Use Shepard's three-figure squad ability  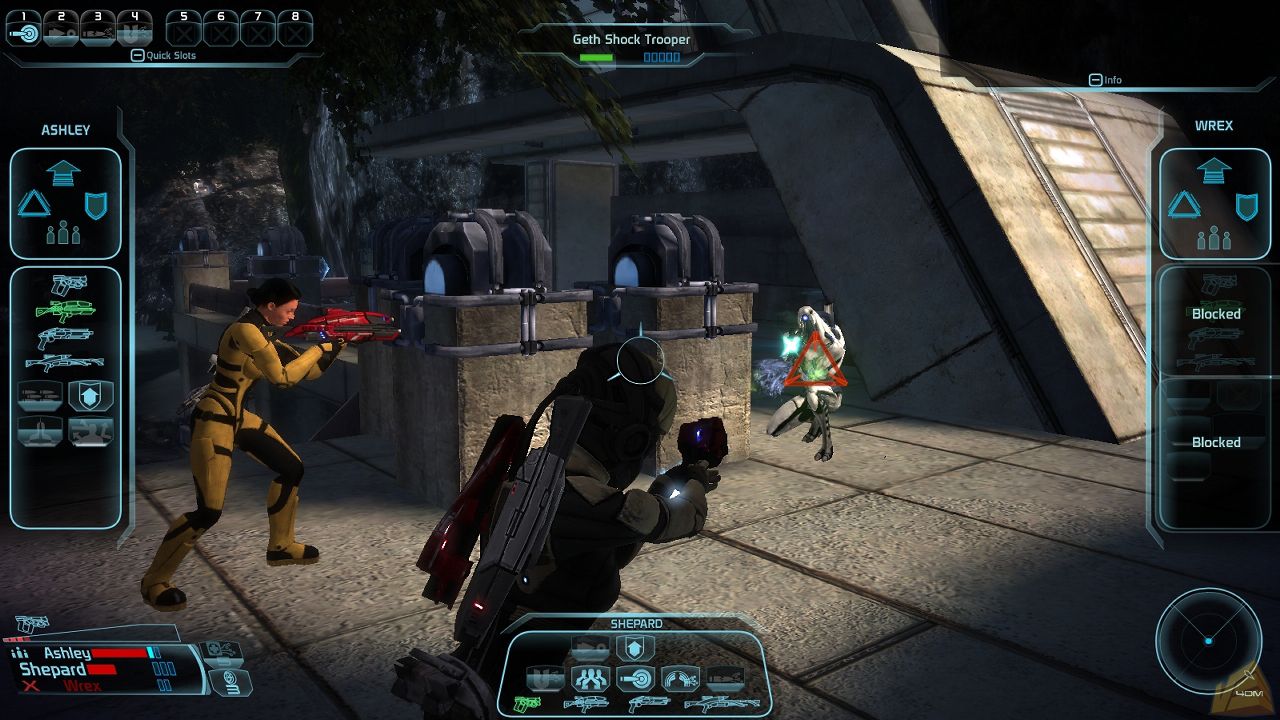click(590, 679)
